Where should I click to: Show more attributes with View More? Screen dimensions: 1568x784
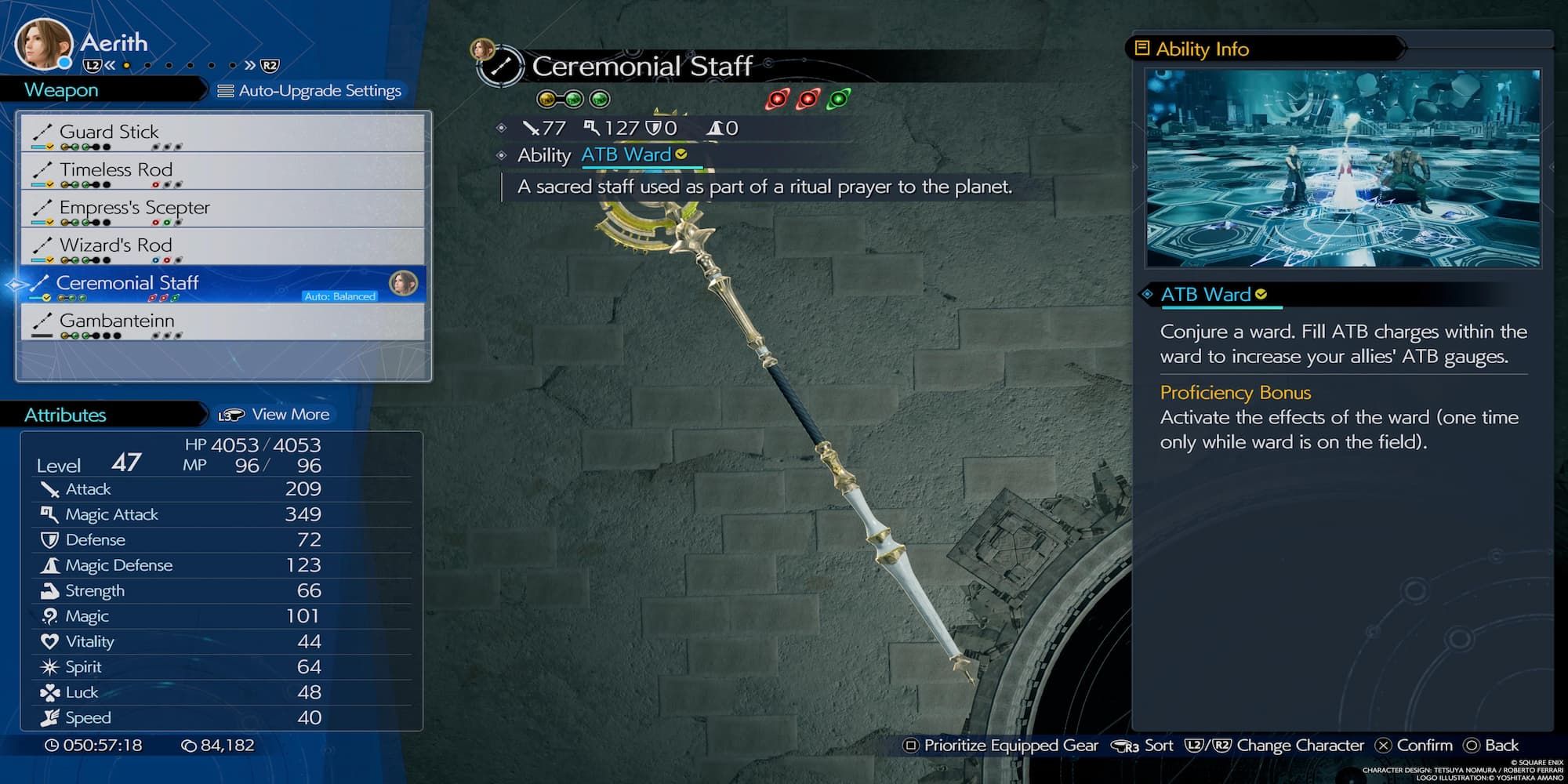click(x=275, y=415)
